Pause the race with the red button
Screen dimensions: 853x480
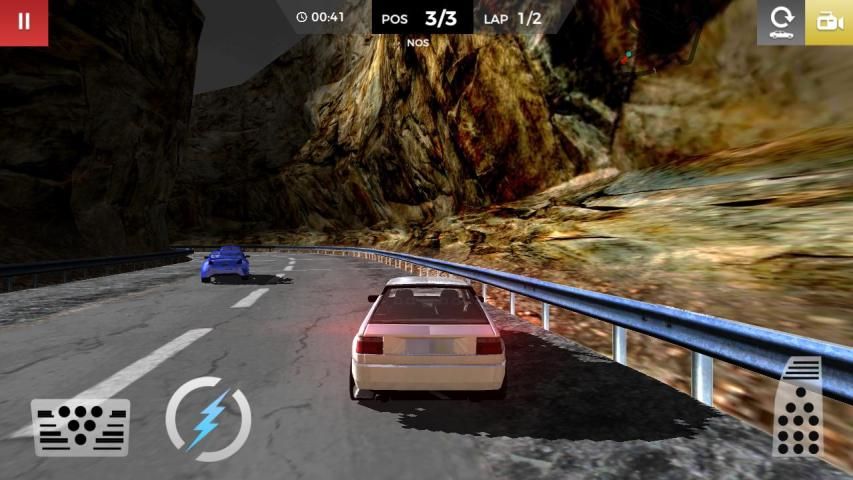coord(23,22)
